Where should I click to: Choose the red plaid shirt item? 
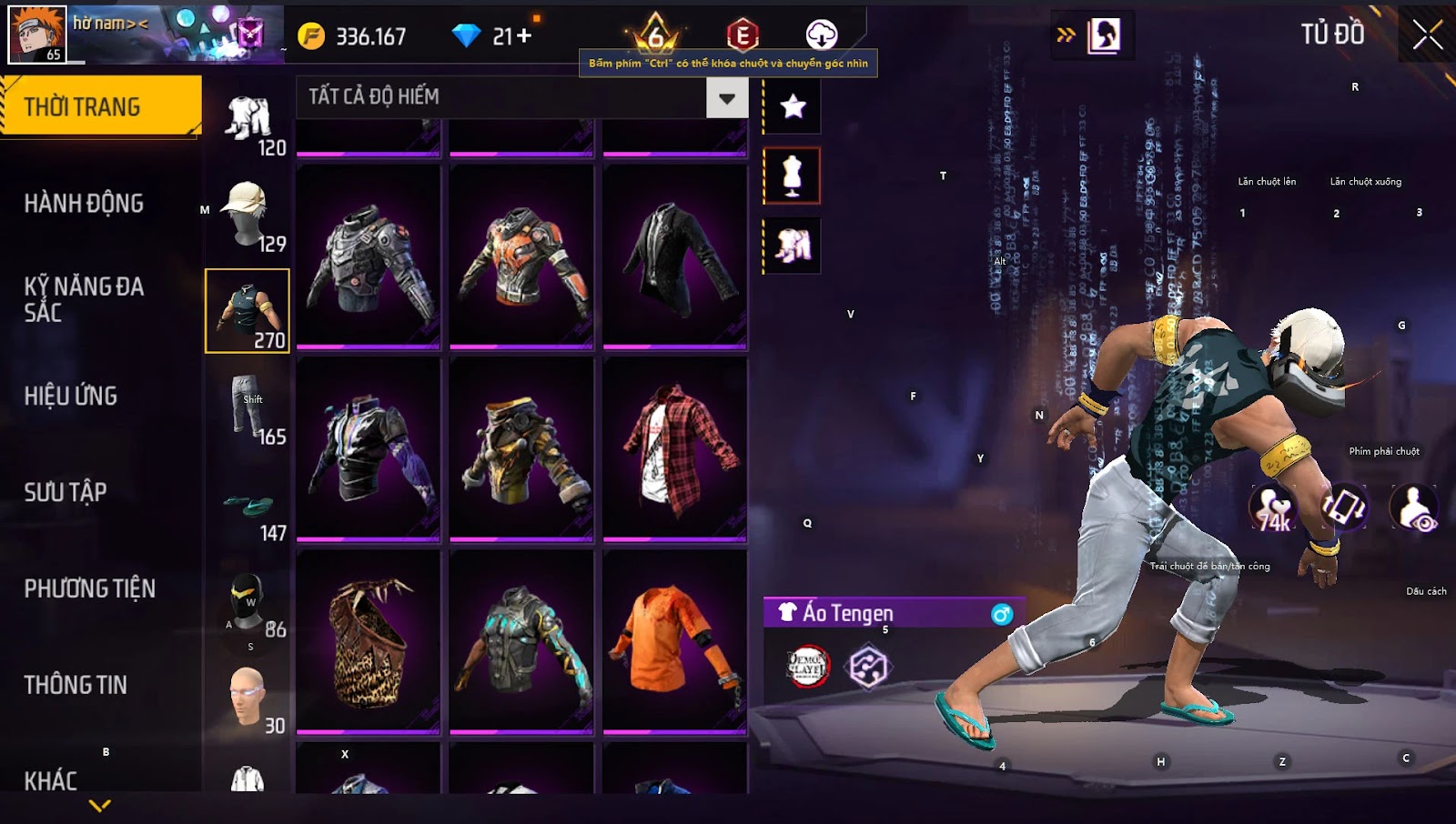click(x=674, y=449)
